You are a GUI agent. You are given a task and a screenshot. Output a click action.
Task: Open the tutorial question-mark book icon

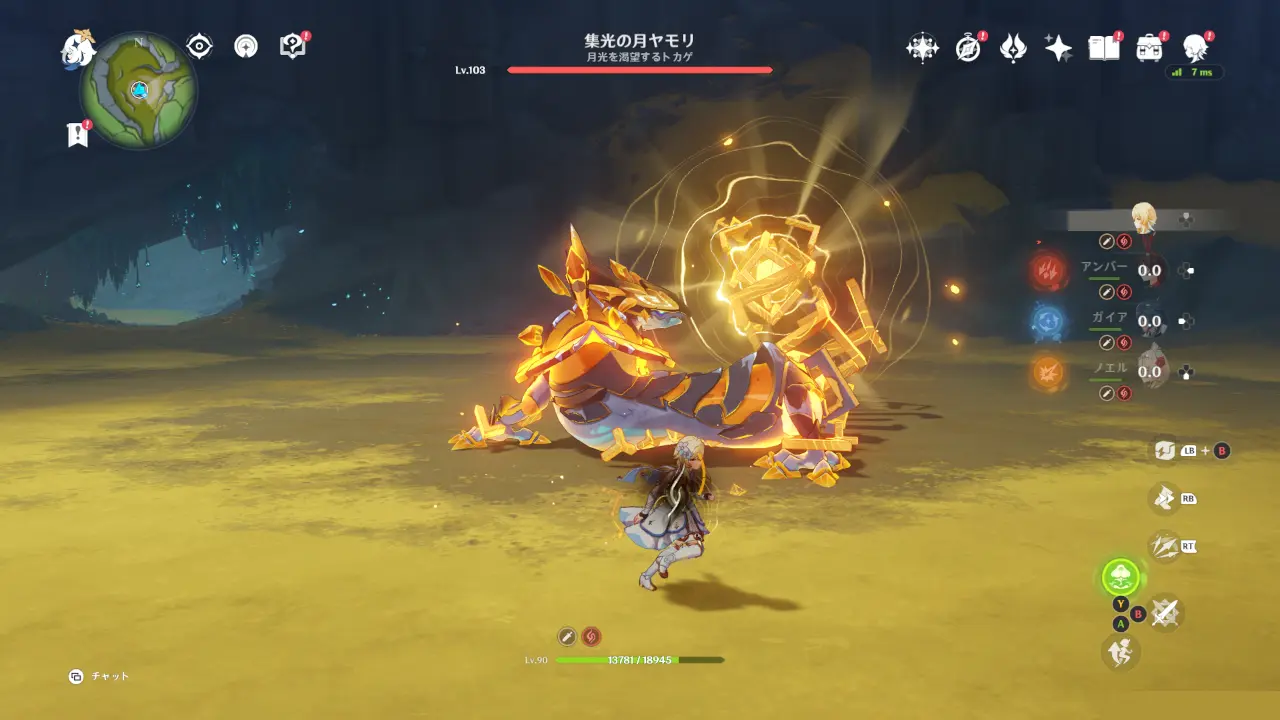click(292, 46)
